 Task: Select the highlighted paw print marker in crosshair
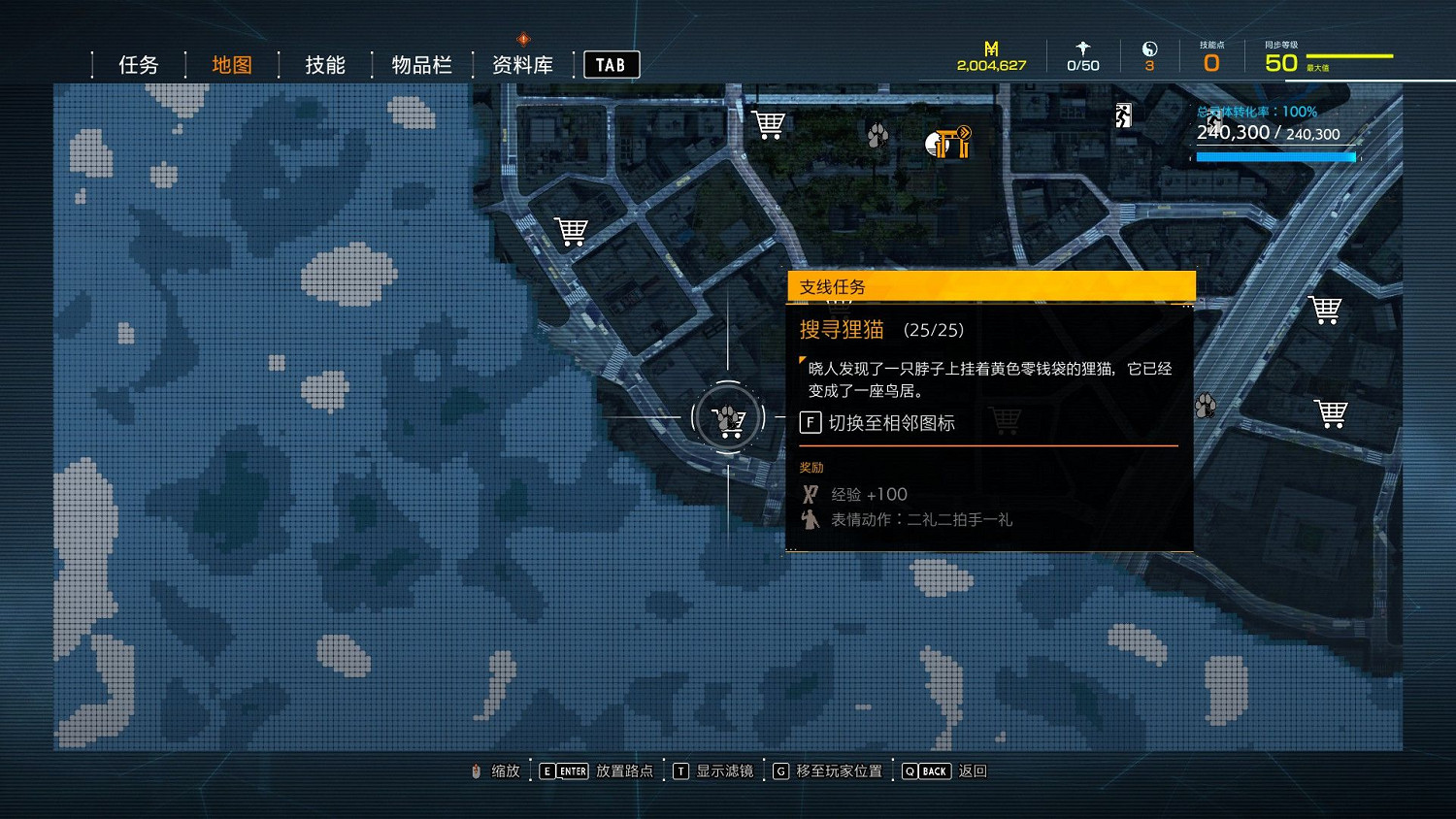(726, 416)
